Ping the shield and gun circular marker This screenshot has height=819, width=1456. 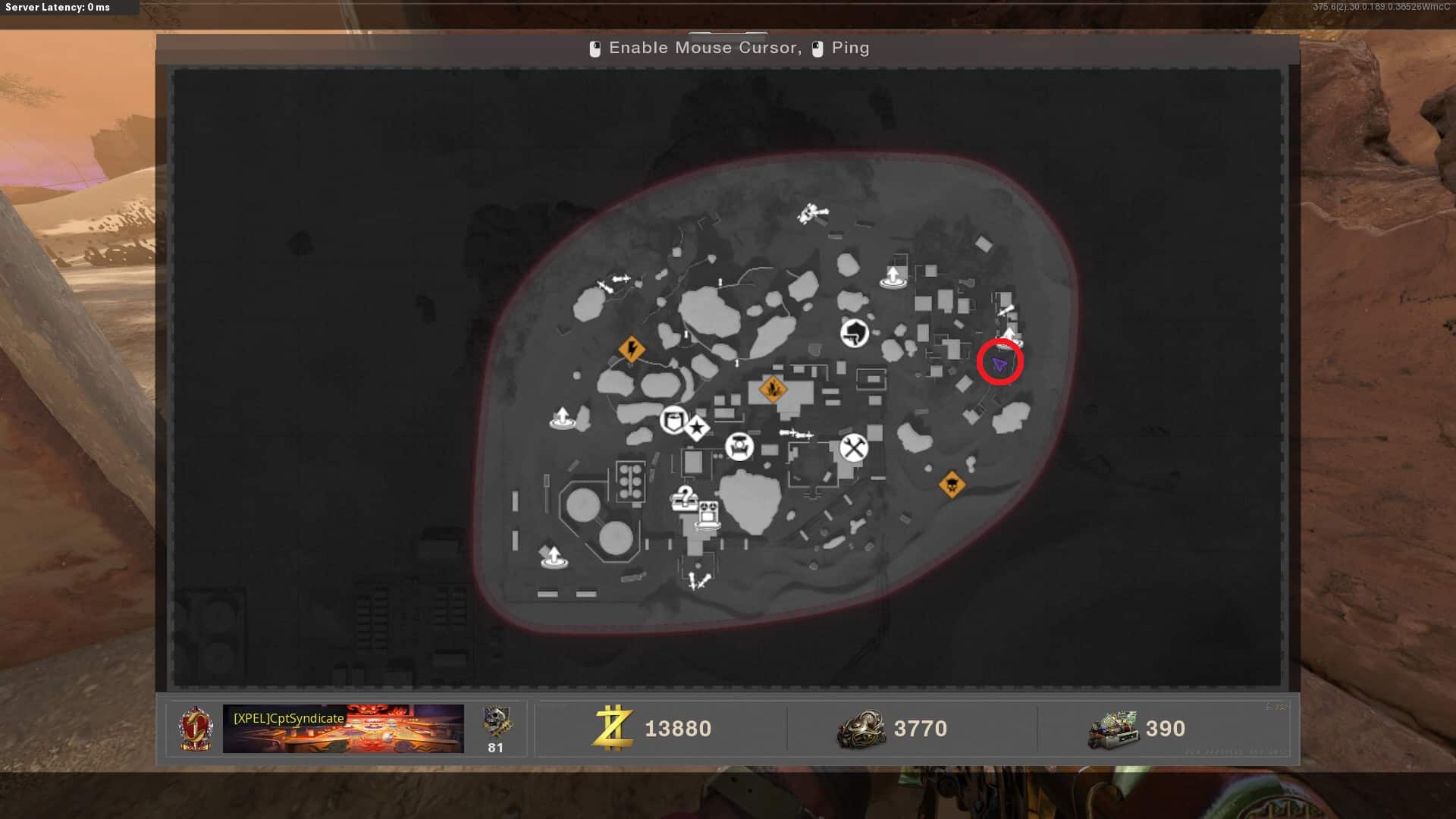(x=855, y=332)
